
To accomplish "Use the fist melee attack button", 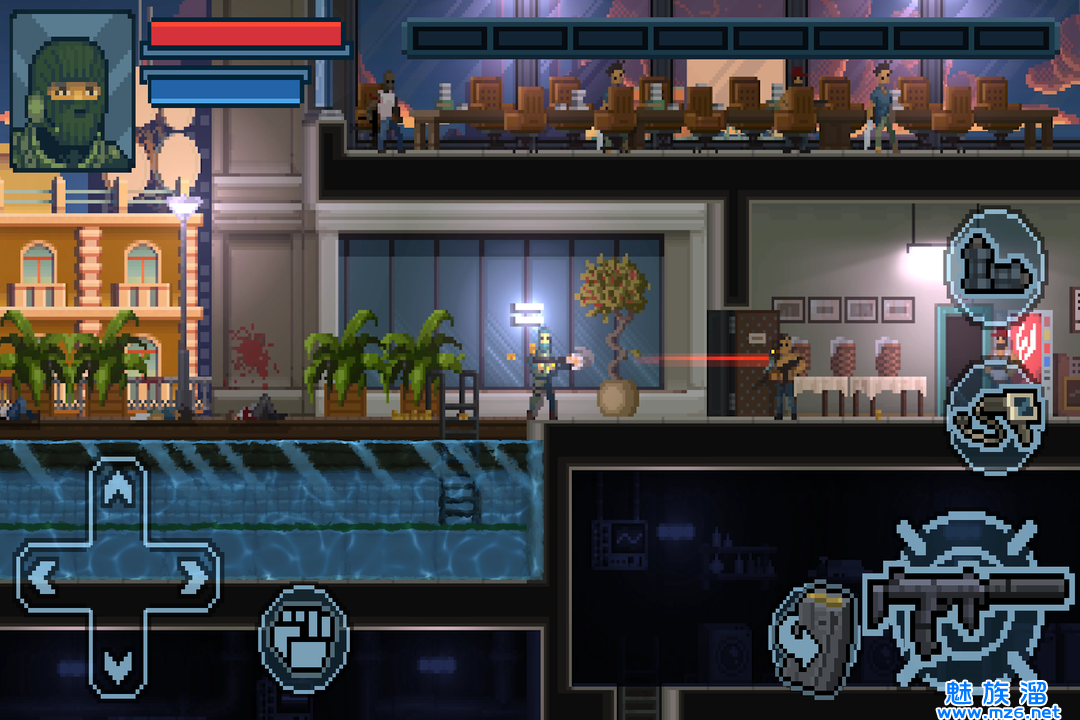I will [304, 639].
